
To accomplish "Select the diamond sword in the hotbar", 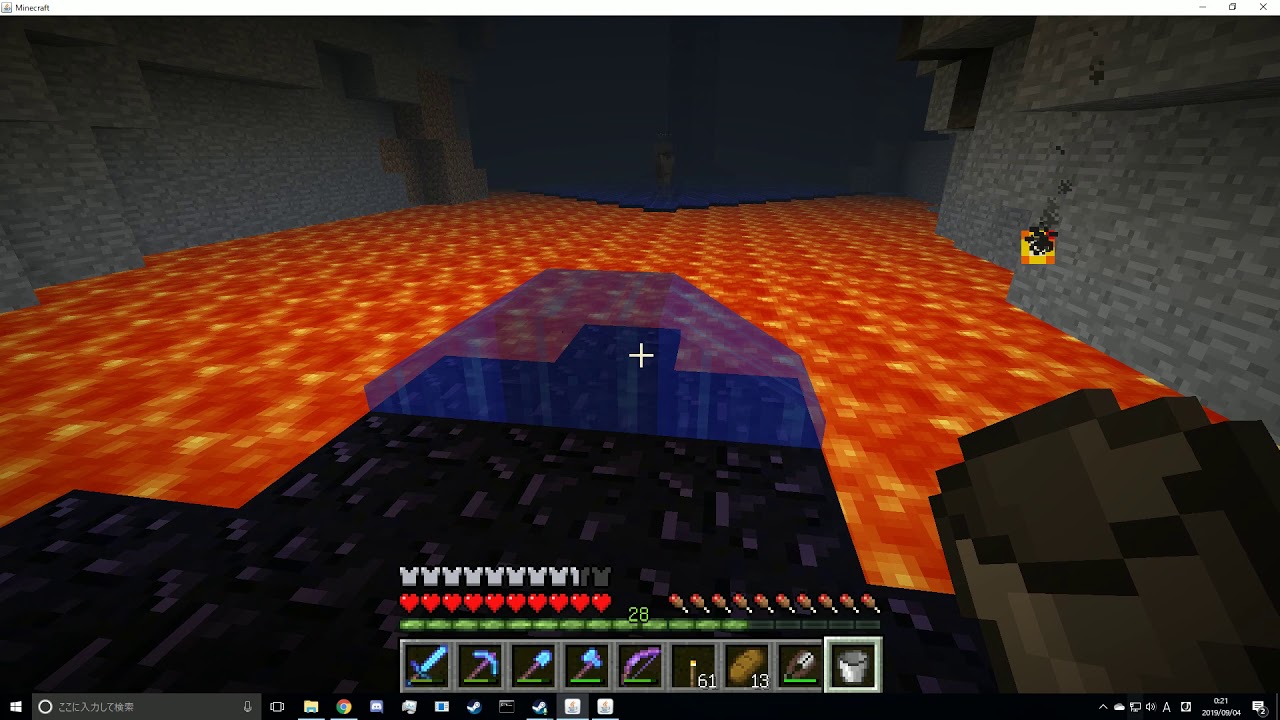I will coord(427,665).
